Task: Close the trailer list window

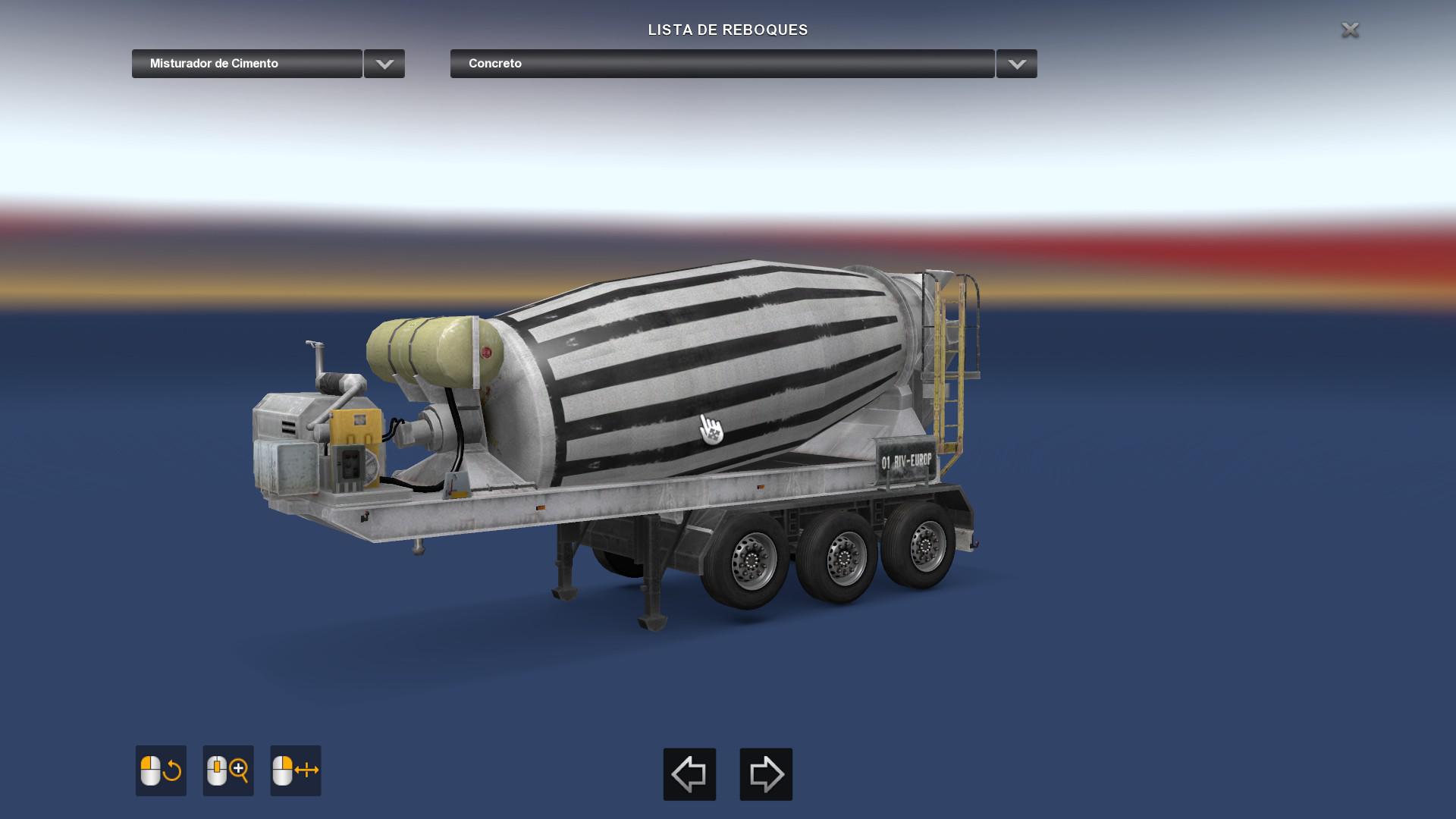Action: tap(1351, 30)
